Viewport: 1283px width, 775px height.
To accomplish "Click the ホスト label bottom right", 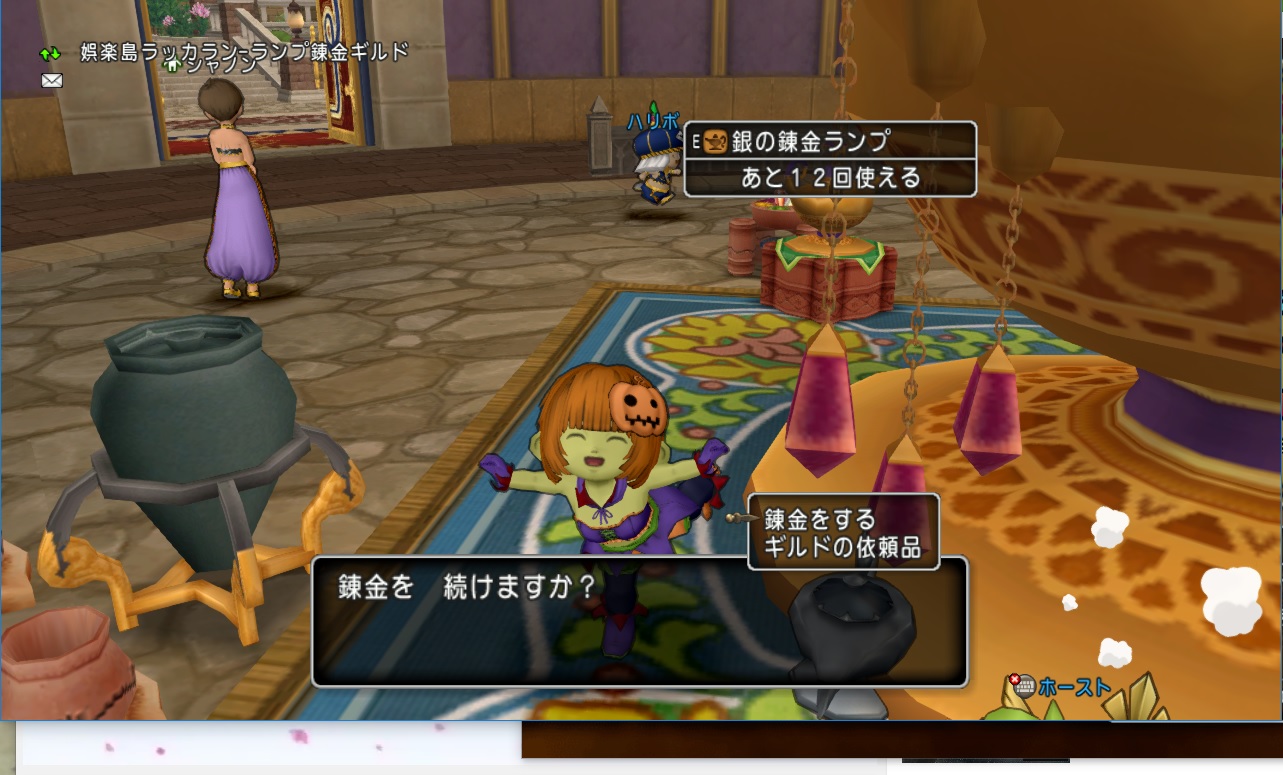I will [x=1077, y=687].
